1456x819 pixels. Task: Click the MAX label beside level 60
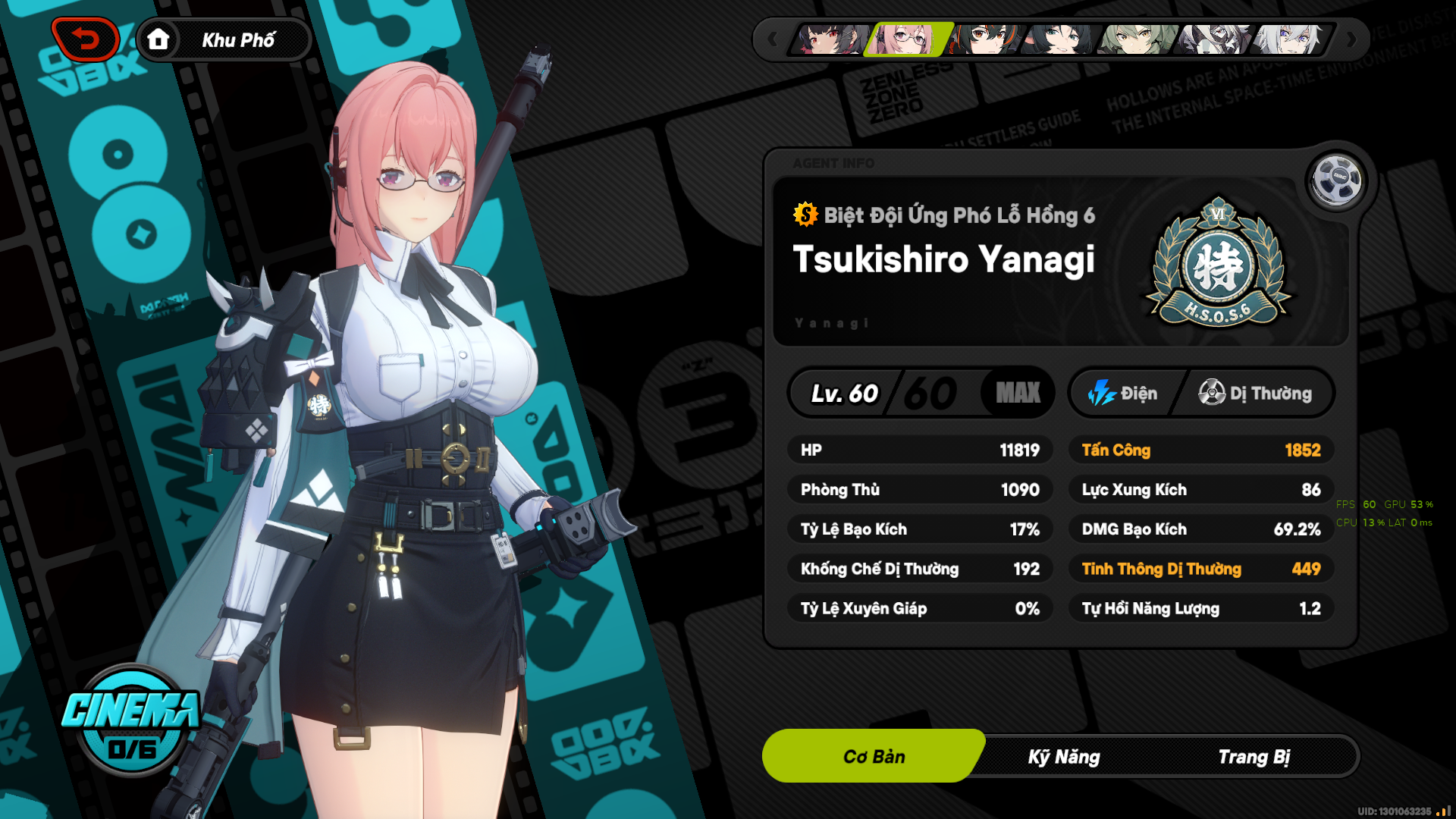[1017, 393]
